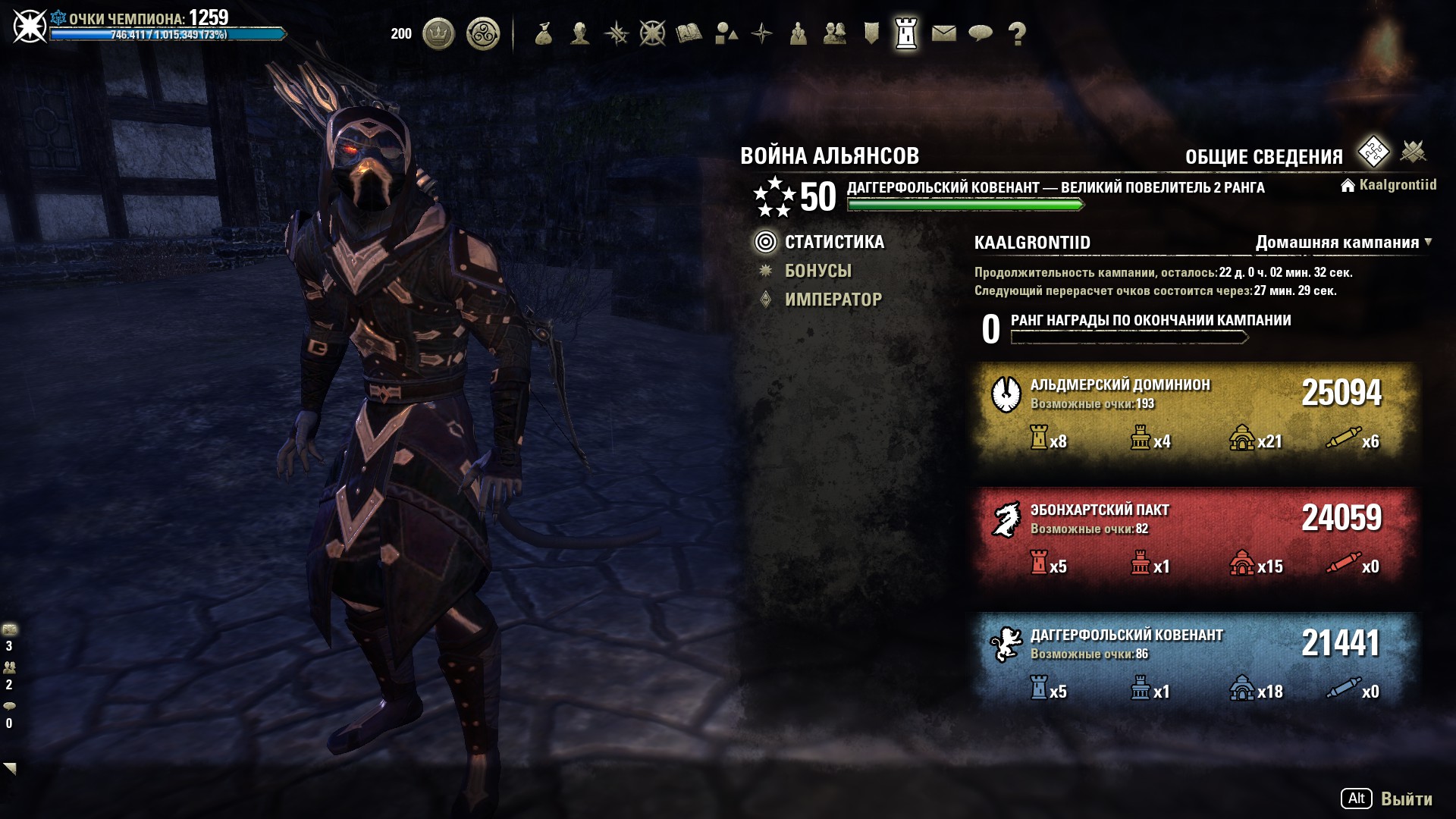Expand the Домашняя кампания dropdown
Viewport: 1456px width, 819px height.
1342,243
